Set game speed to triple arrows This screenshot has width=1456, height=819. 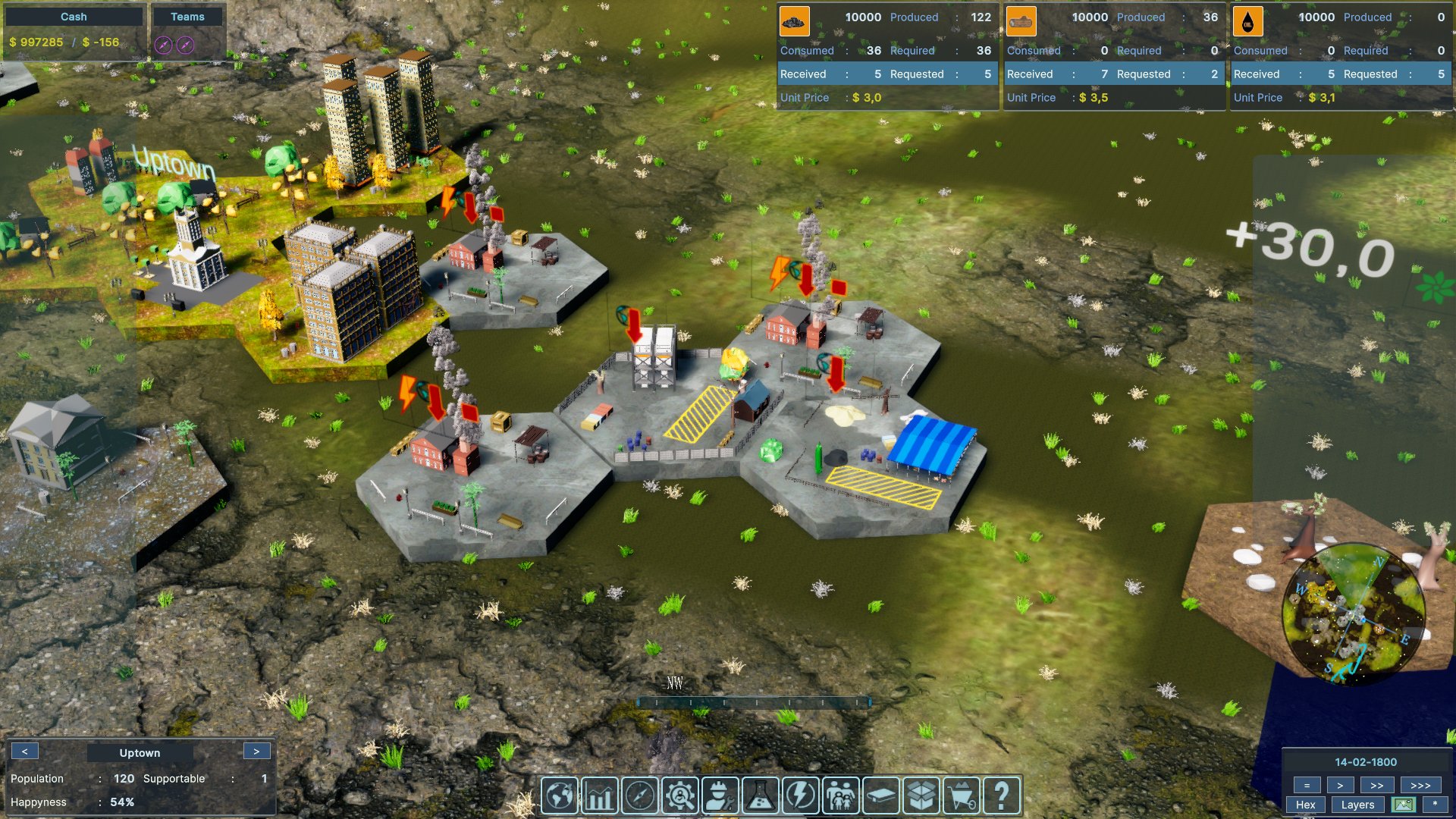click(1420, 786)
